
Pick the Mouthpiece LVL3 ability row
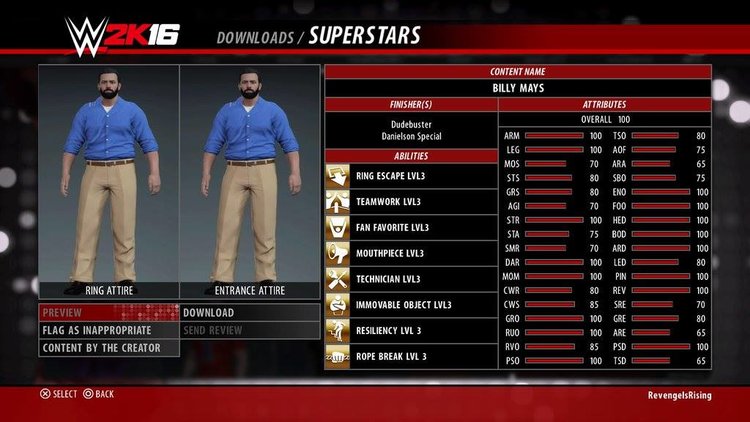pyautogui.click(x=410, y=253)
